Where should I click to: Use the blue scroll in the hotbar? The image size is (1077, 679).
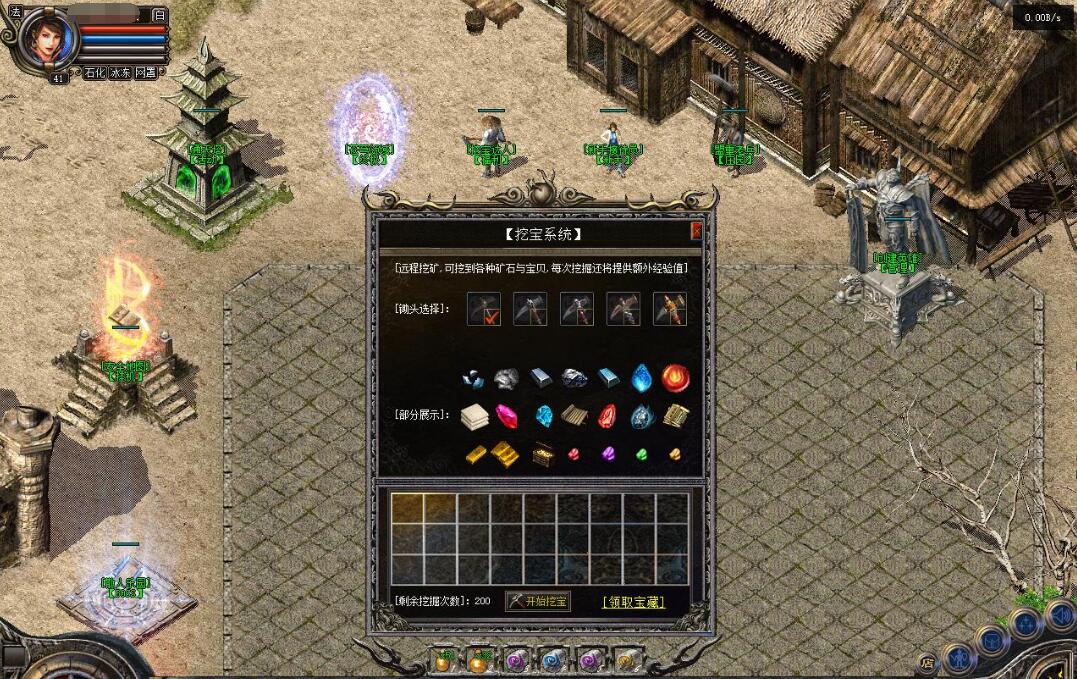[x=552, y=661]
